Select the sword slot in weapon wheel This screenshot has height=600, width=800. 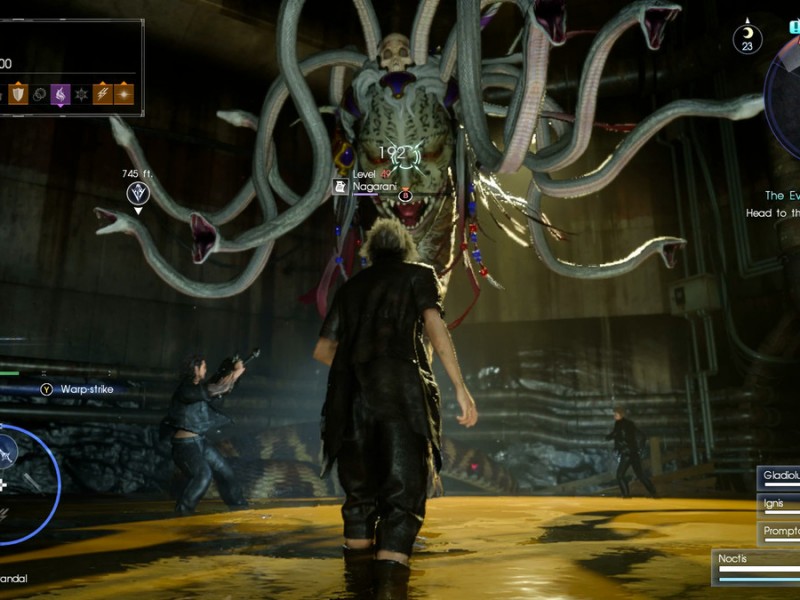(30, 483)
